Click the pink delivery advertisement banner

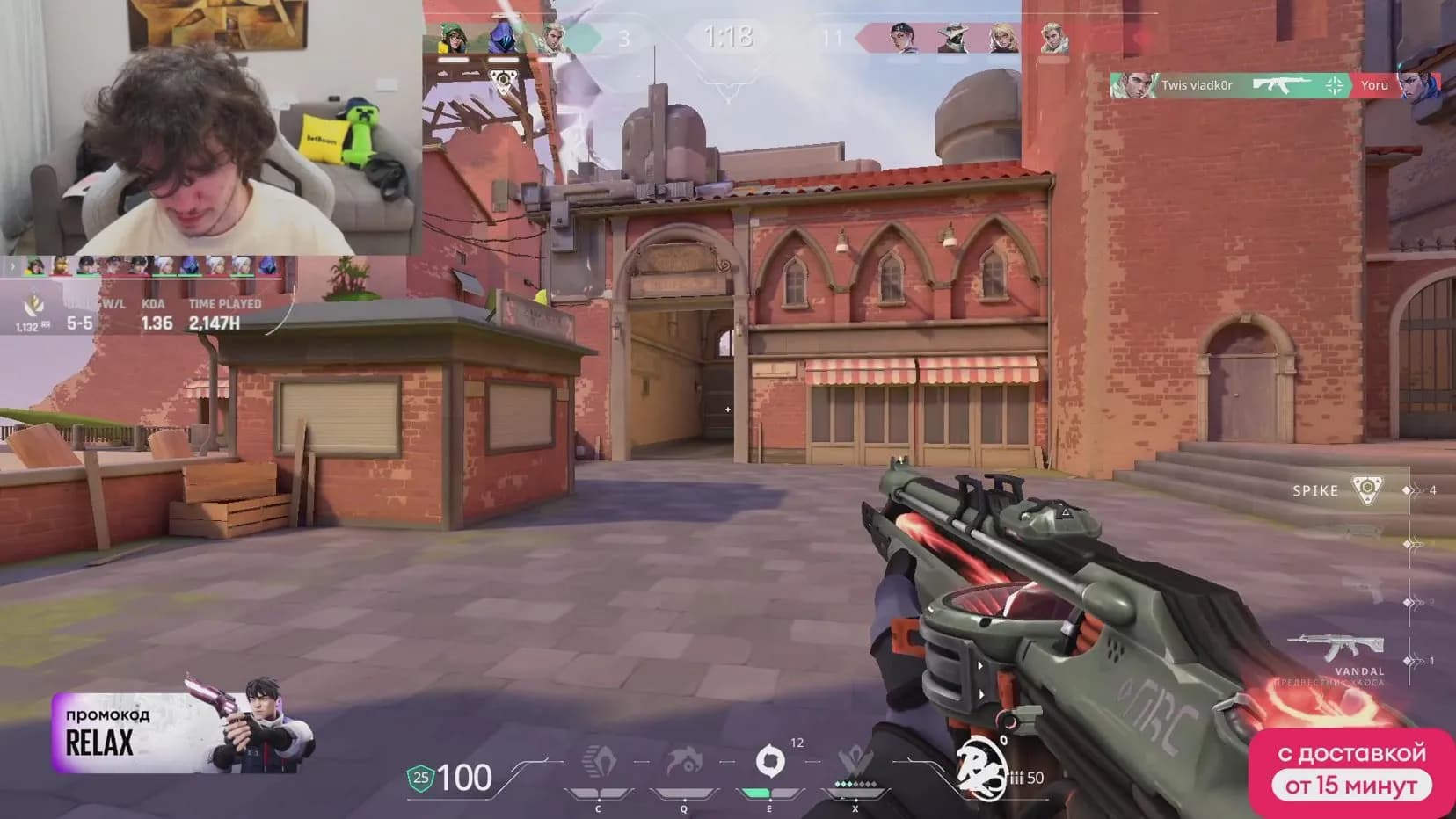[1350, 771]
